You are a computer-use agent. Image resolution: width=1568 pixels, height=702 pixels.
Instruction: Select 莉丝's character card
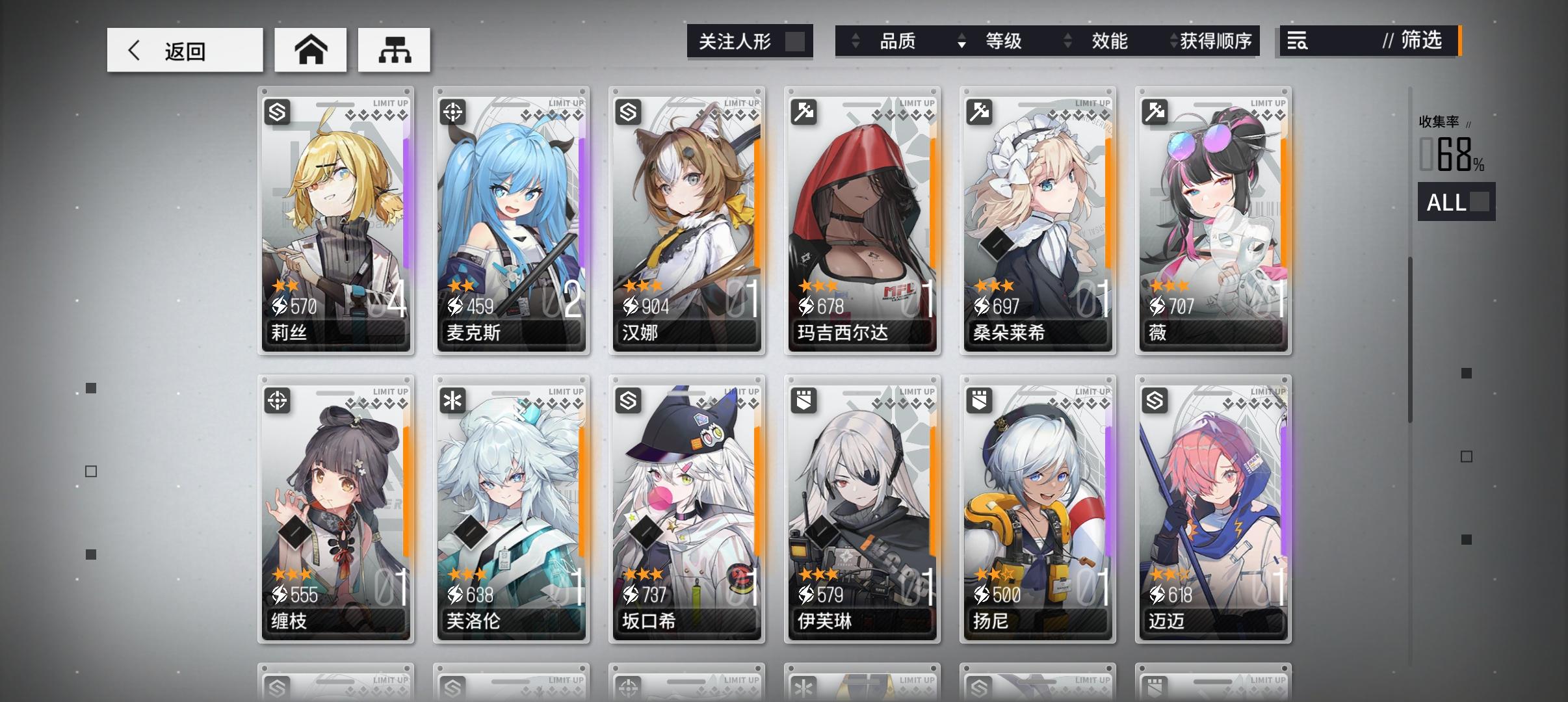click(336, 221)
